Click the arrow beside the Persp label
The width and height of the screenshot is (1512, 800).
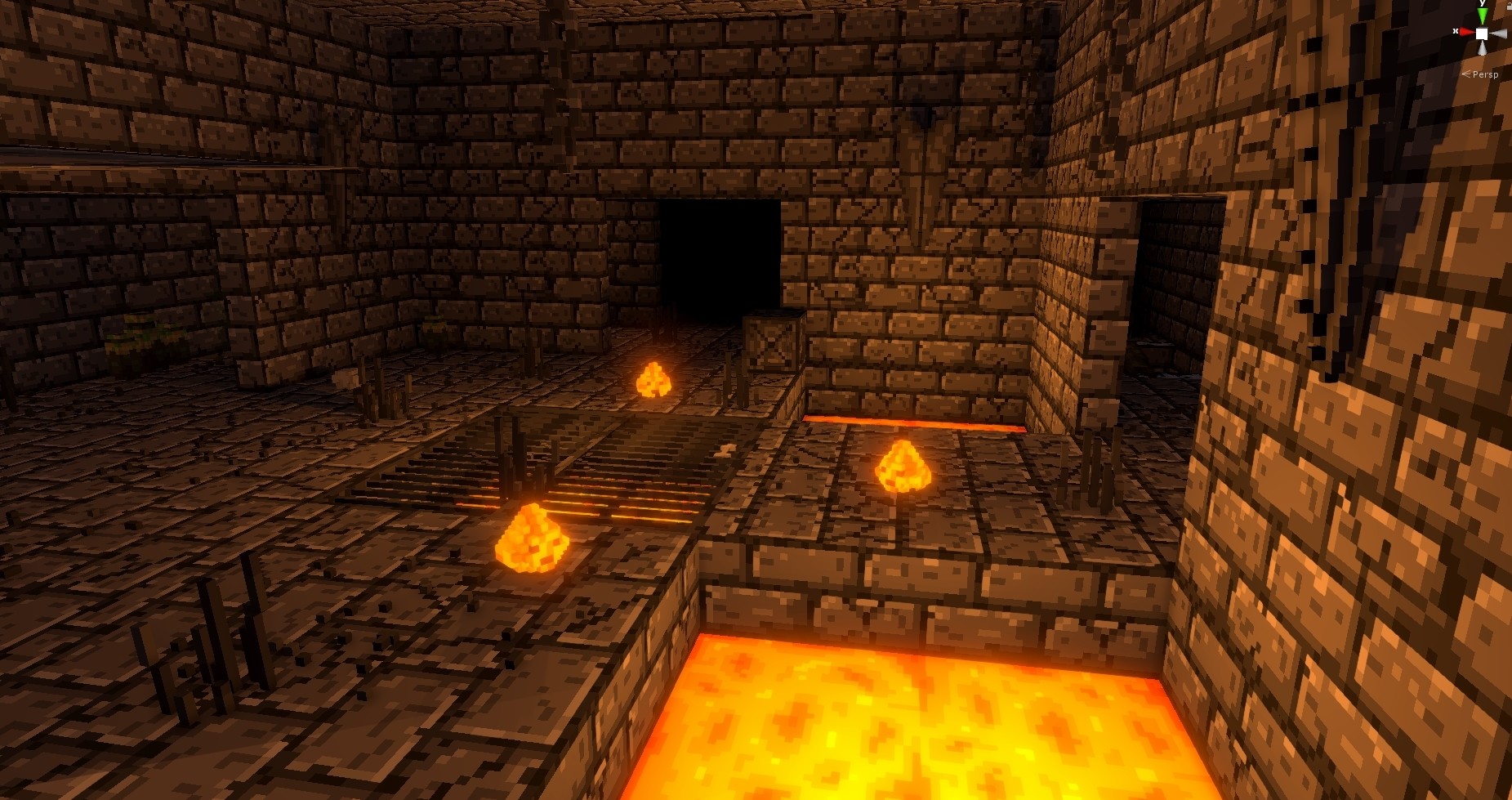1465,74
